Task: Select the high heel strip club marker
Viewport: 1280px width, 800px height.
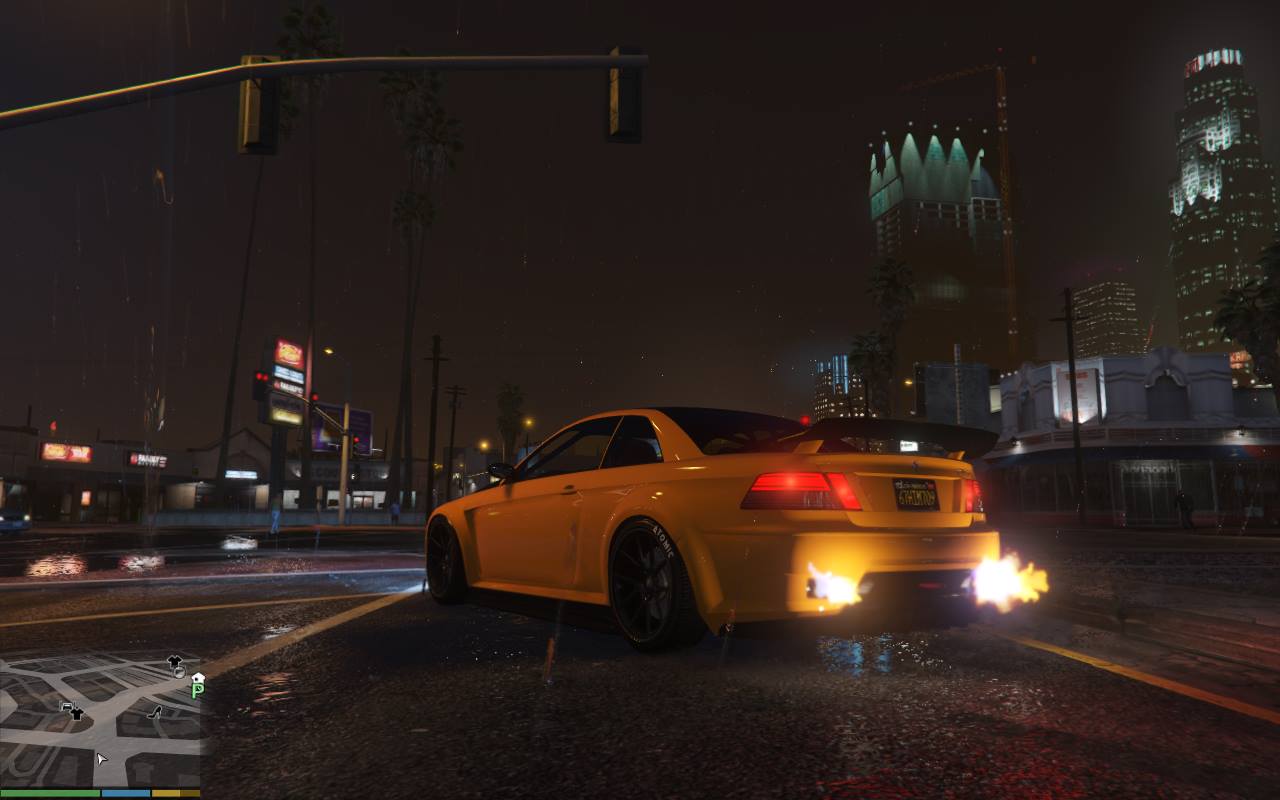Action: point(155,712)
